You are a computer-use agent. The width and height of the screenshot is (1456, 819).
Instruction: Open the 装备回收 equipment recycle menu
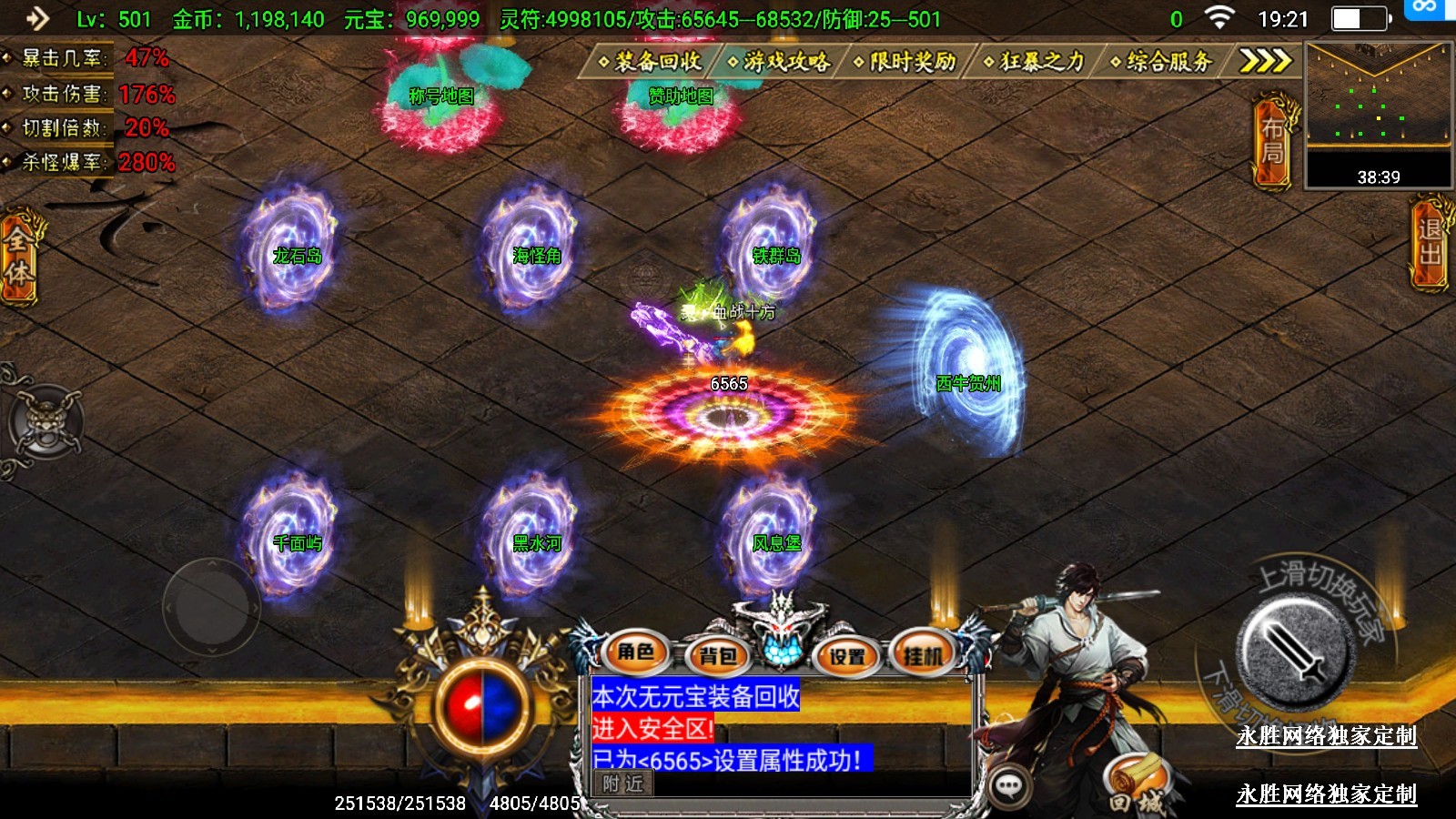click(x=651, y=61)
